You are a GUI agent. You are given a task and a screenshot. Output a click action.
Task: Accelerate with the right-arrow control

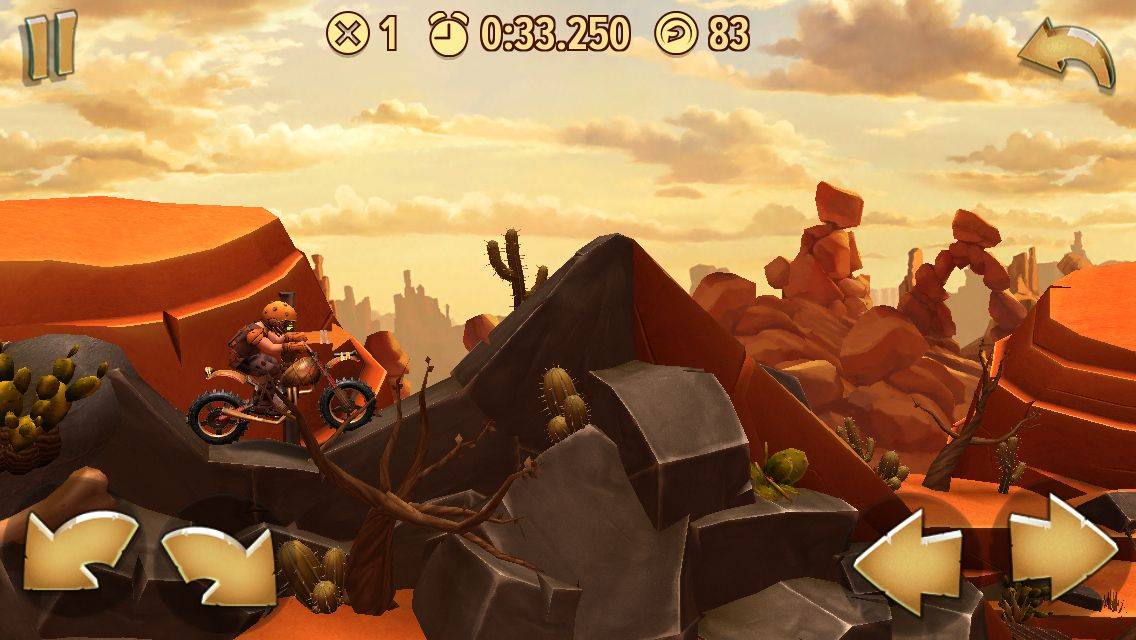1062,549
